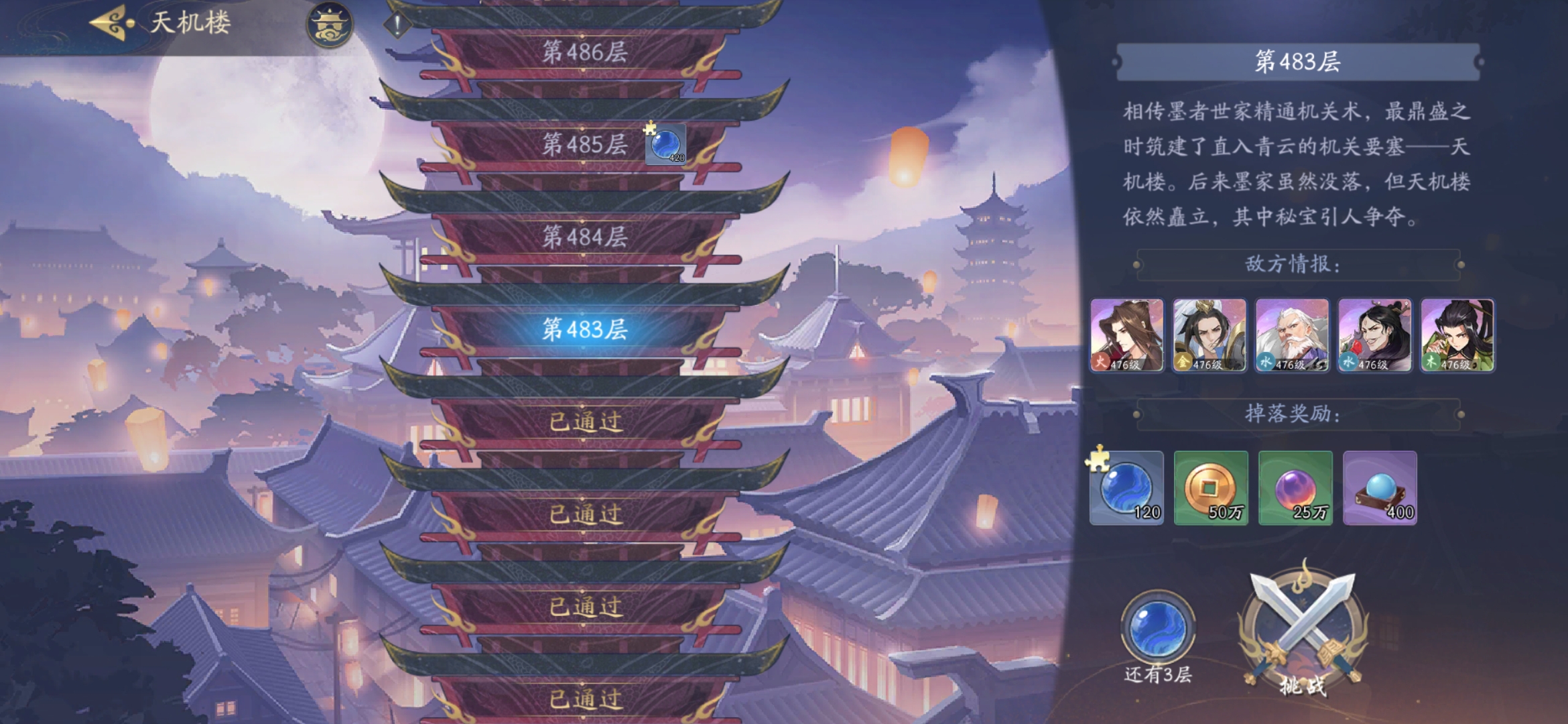This screenshot has height=724, width=1568.
Task: View the fire-element enemy hero portrait
Action: pyautogui.click(x=1127, y=335)
